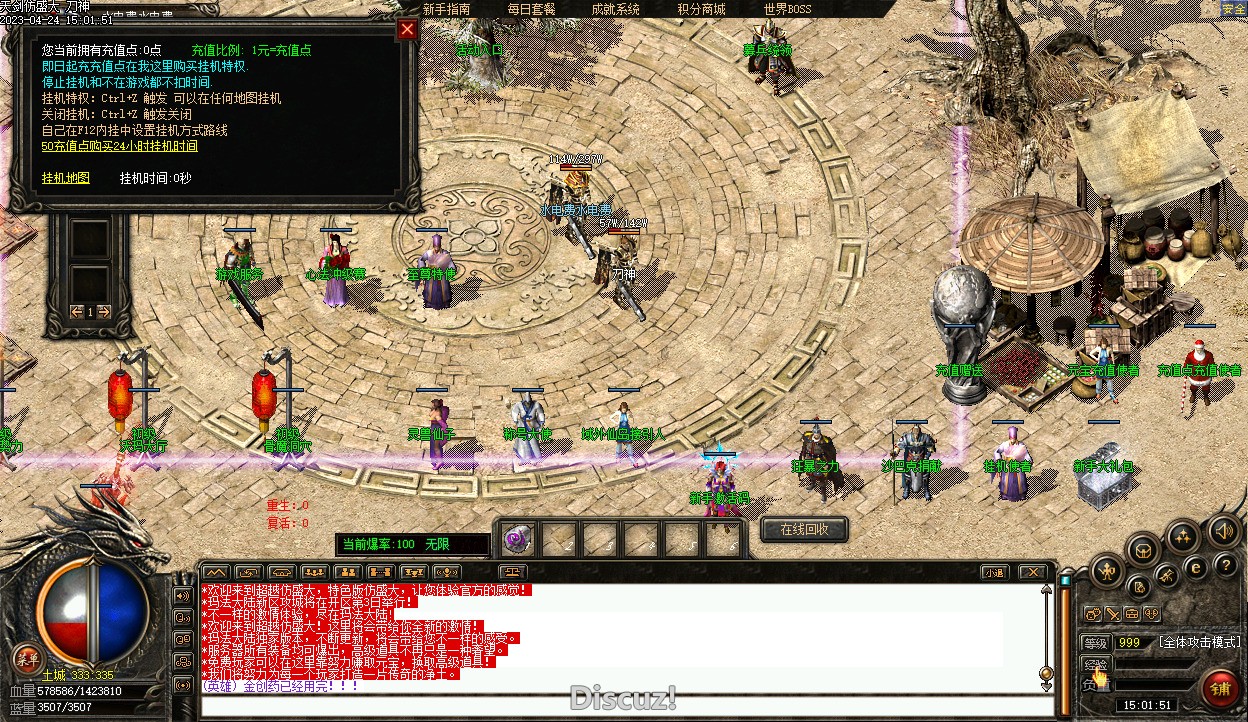The height and width of the screenshot is (722, 1248).
Task: Open the 世界BOSS menu
Action: [788, 9]
